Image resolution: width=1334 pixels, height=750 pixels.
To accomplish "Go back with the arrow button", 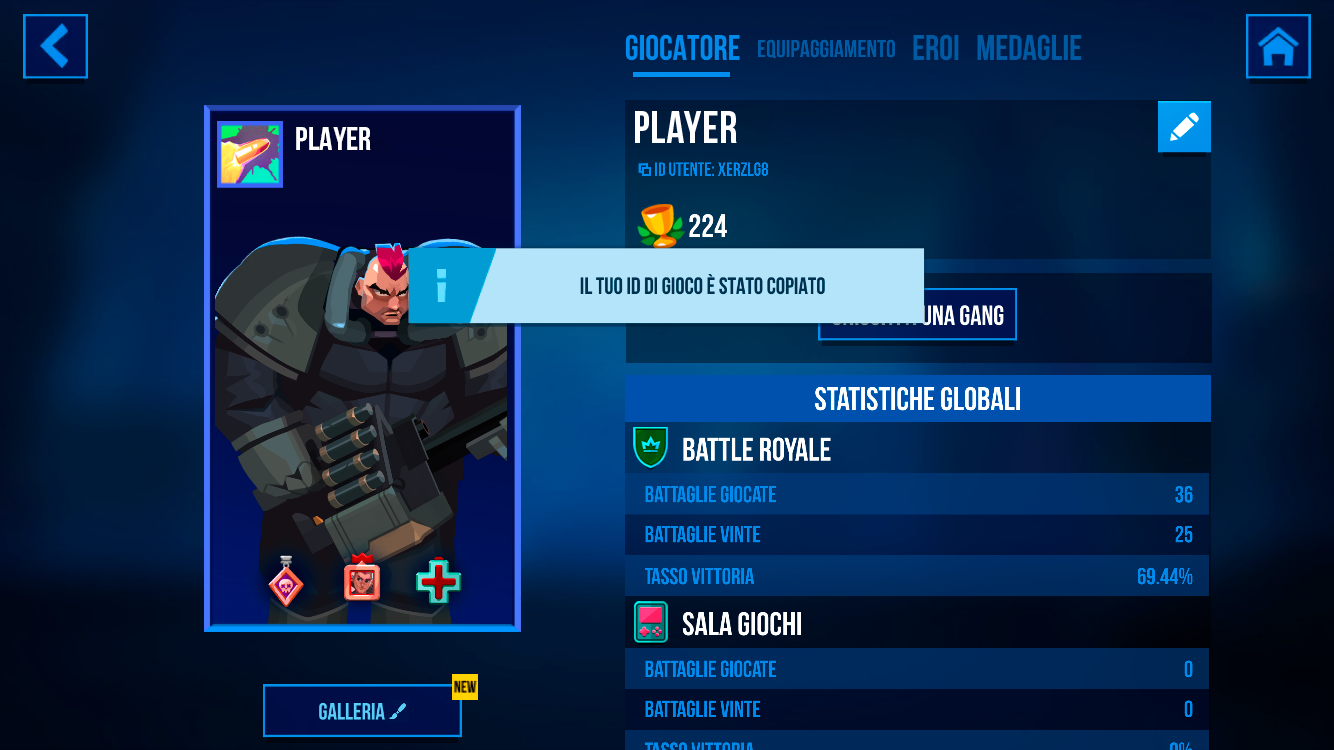I will (55, 46).
